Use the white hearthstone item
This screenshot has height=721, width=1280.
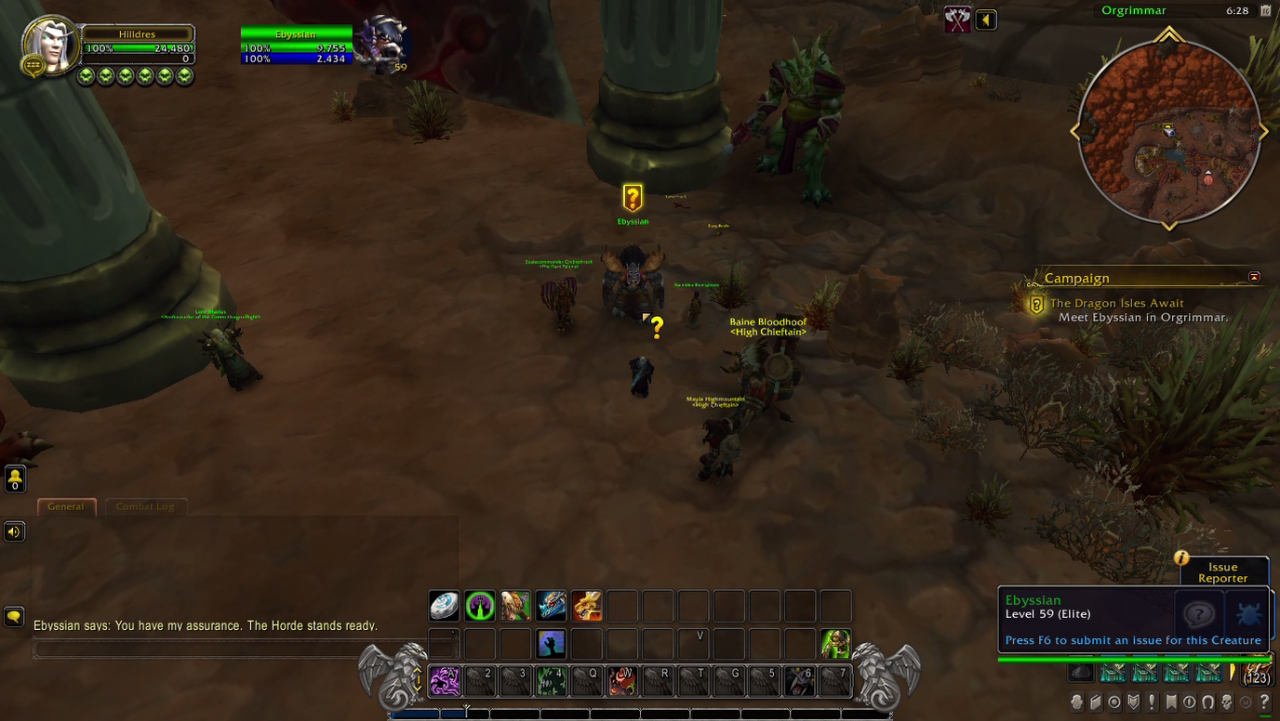[x=444, y=606]
